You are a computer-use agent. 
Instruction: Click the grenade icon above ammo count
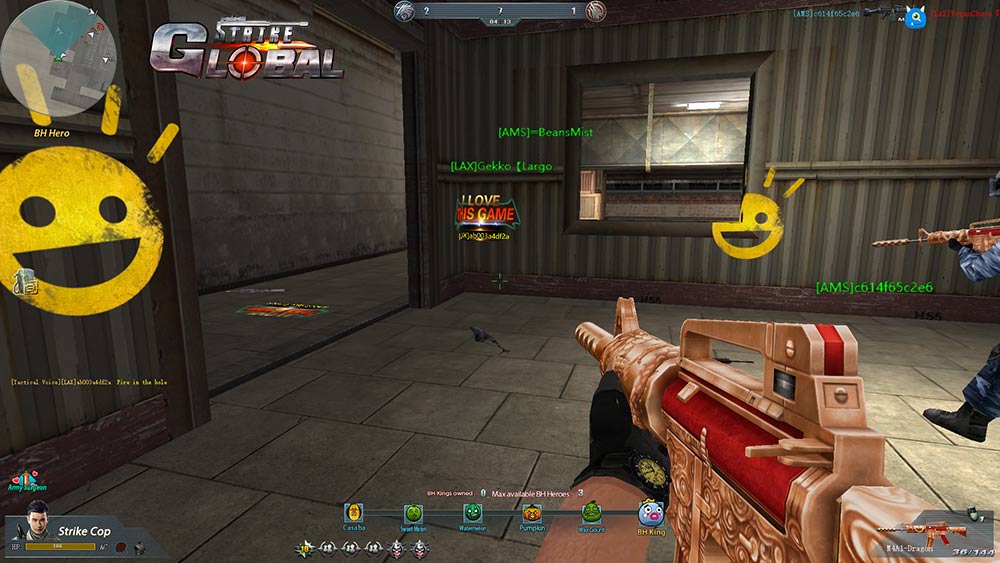point(977,513)
